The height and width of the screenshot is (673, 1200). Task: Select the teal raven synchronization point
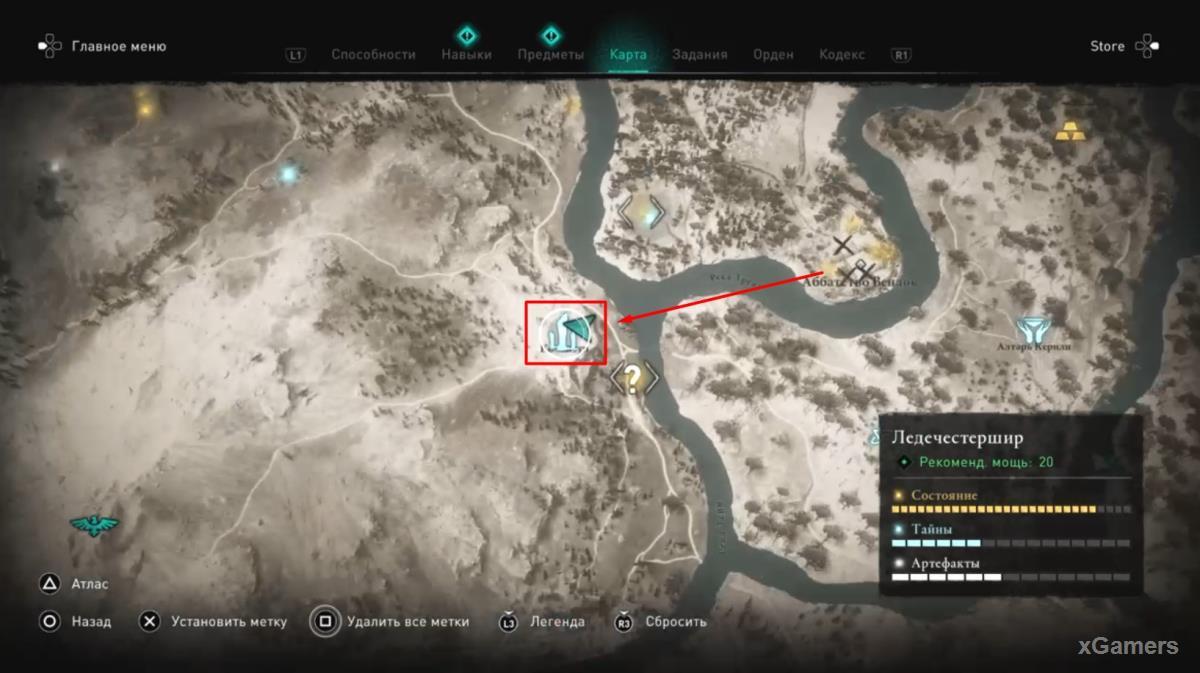pos(94,524)
